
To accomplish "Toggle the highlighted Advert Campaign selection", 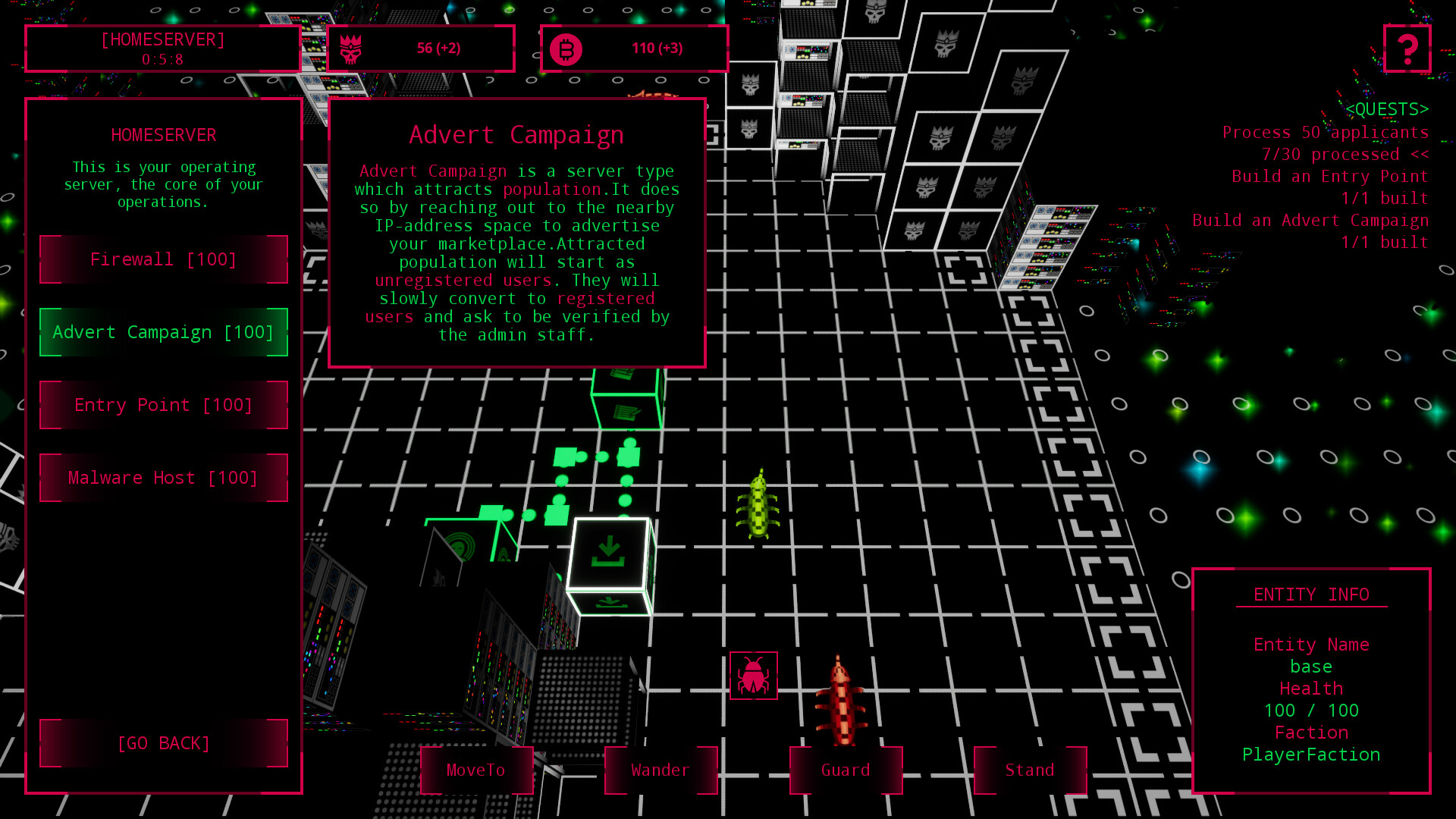I will (163, 332).
